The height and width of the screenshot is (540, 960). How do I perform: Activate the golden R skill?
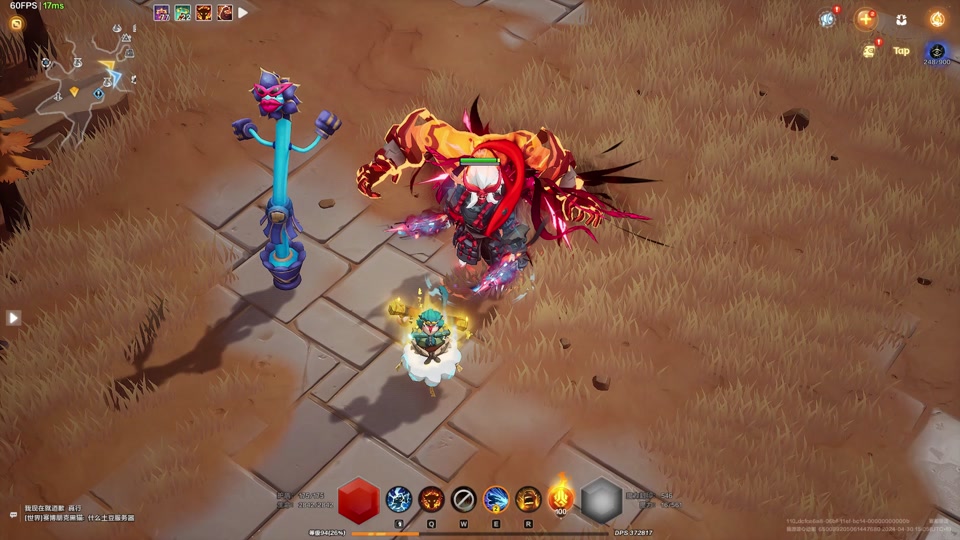(x=528, y=498)
